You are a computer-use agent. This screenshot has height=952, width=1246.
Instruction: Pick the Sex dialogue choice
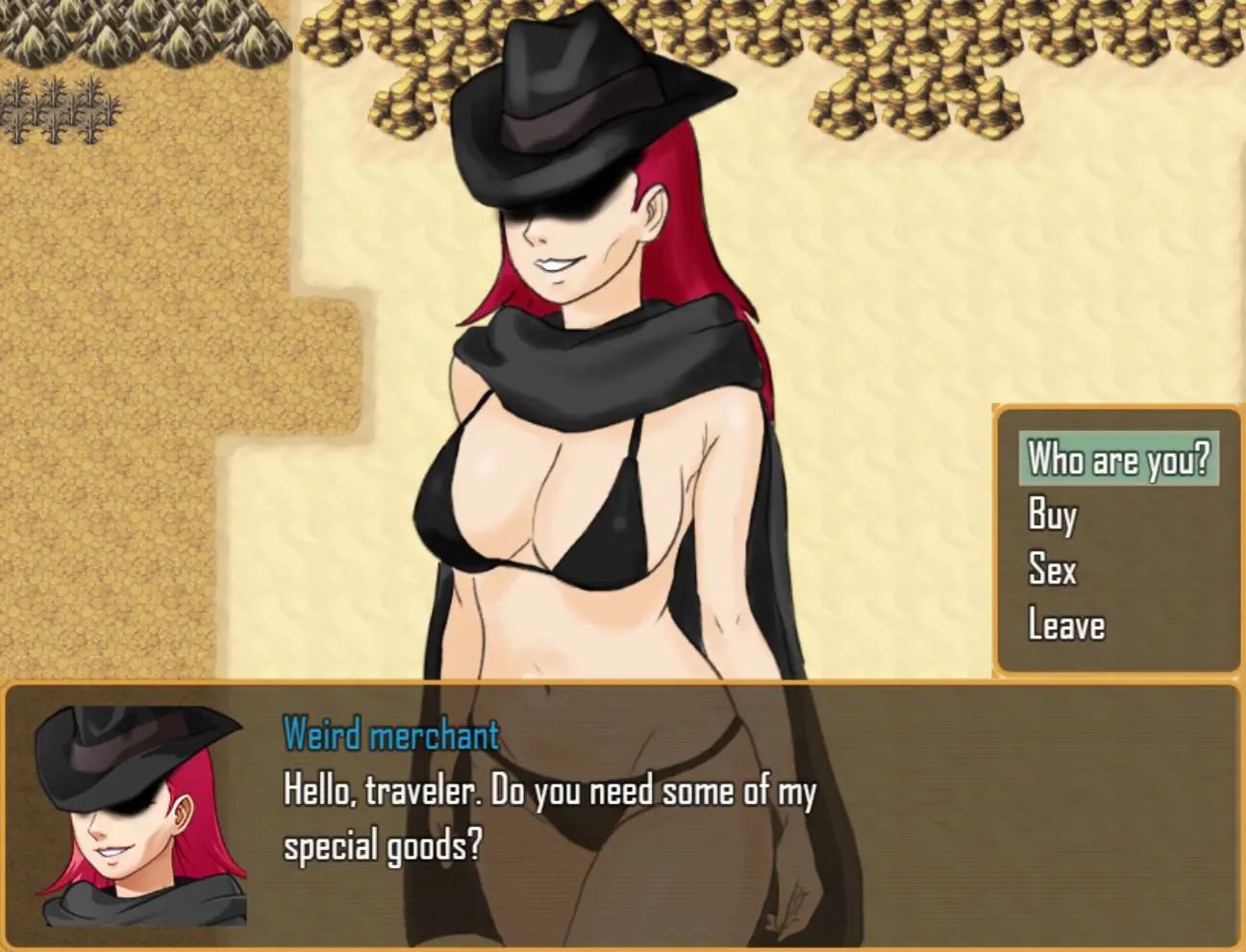pyautogui.click(x=1052, y=569)
